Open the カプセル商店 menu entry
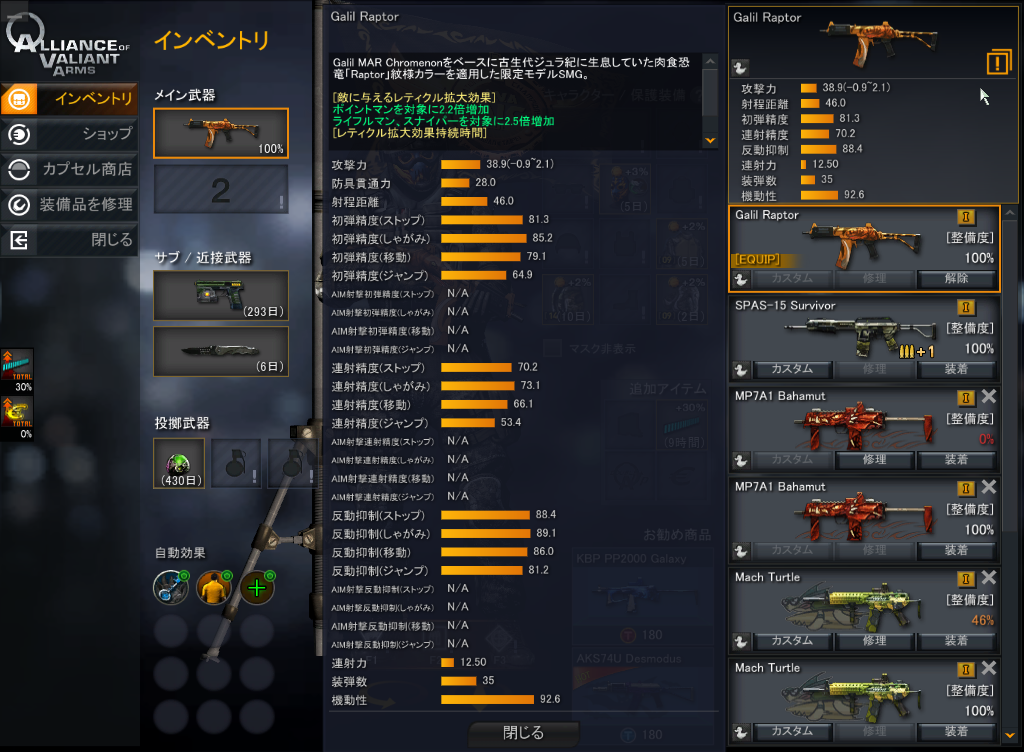This screenshot has height=752, width=1024. click(70, 170)
